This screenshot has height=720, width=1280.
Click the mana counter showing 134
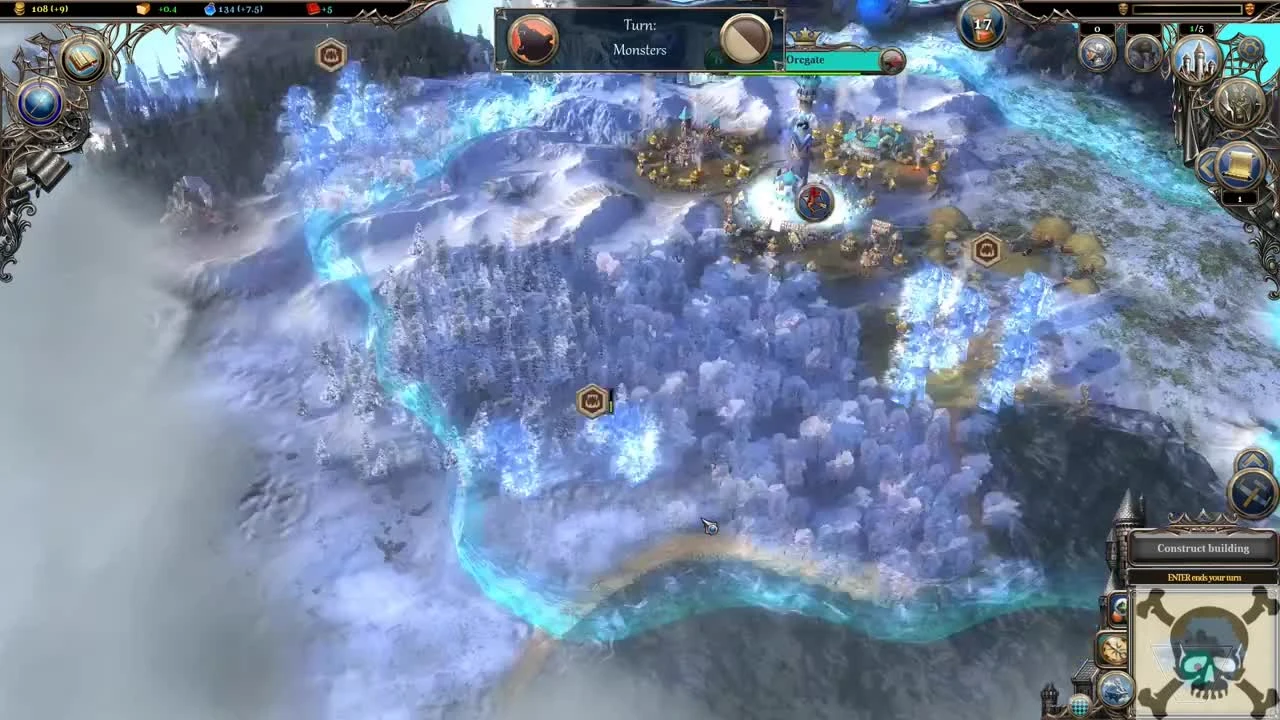point(231,9)
